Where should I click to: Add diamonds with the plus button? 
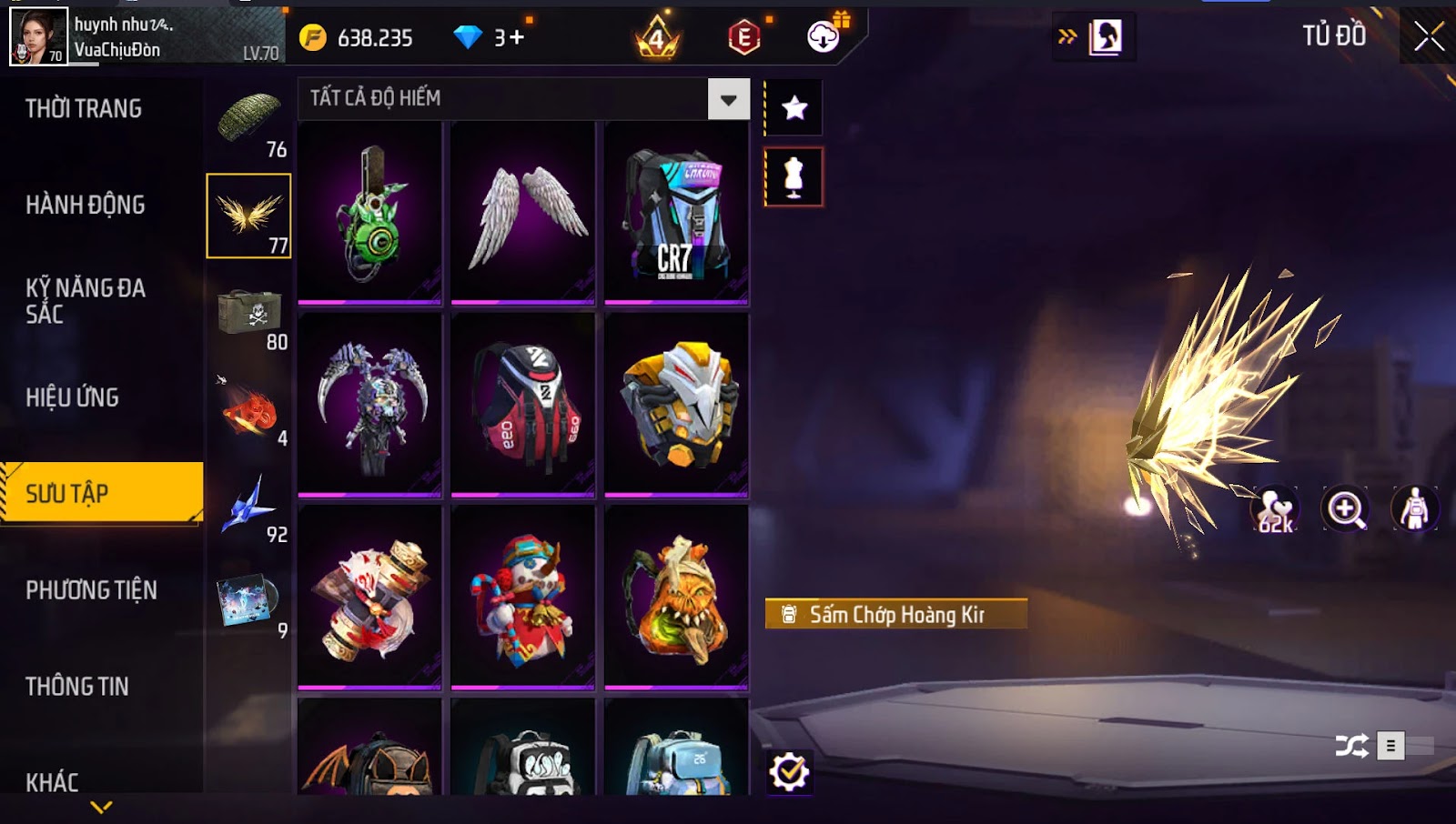click(516, 37)
